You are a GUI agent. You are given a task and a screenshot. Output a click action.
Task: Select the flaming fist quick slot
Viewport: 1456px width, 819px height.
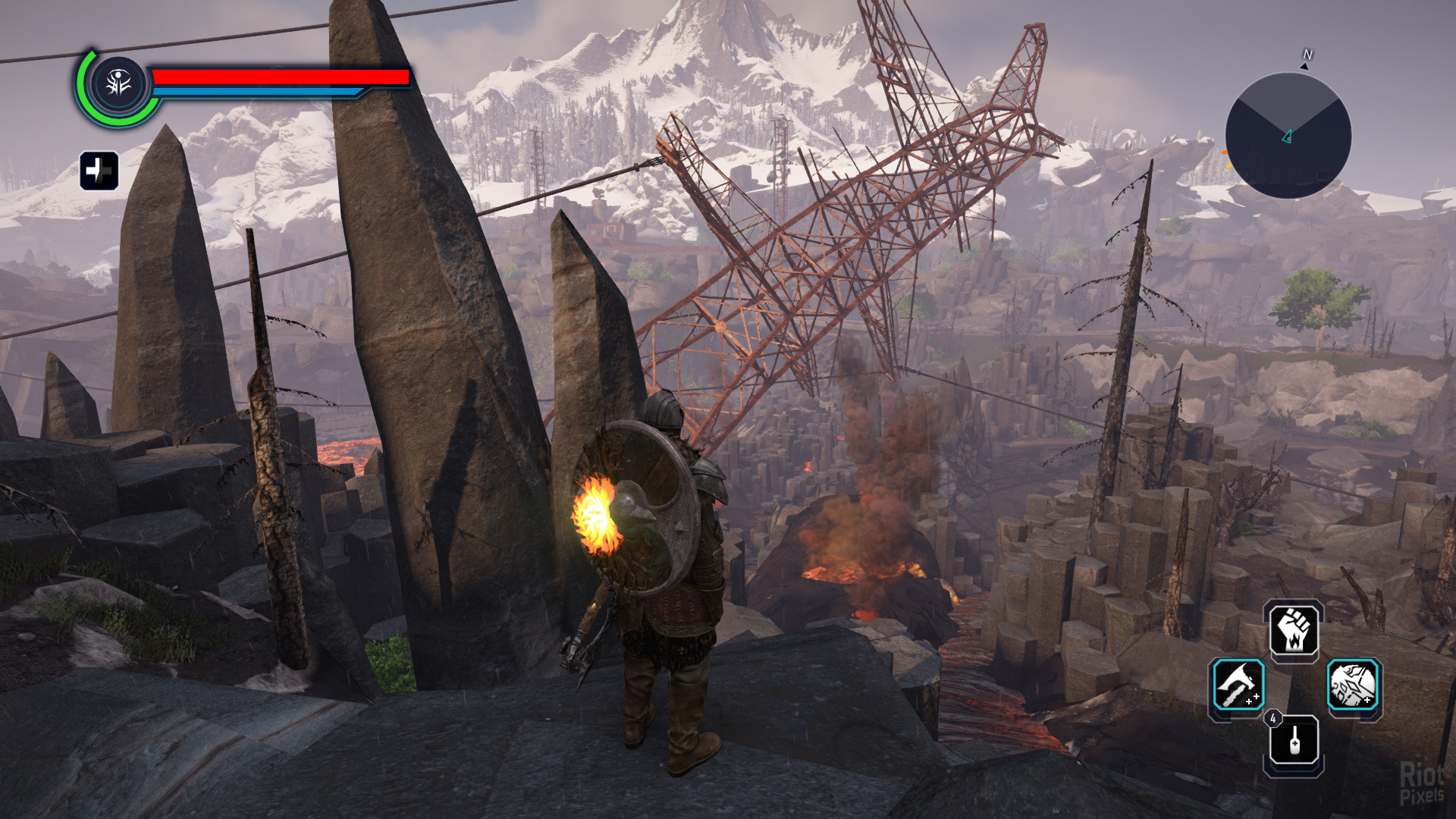[1294, 630]
